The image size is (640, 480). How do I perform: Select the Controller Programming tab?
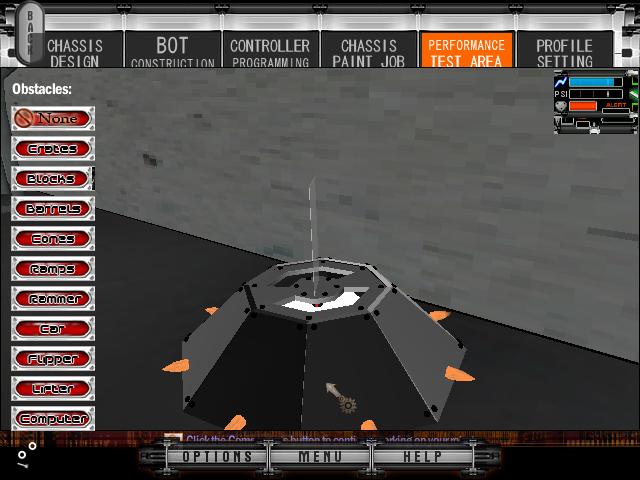(270, 51)
